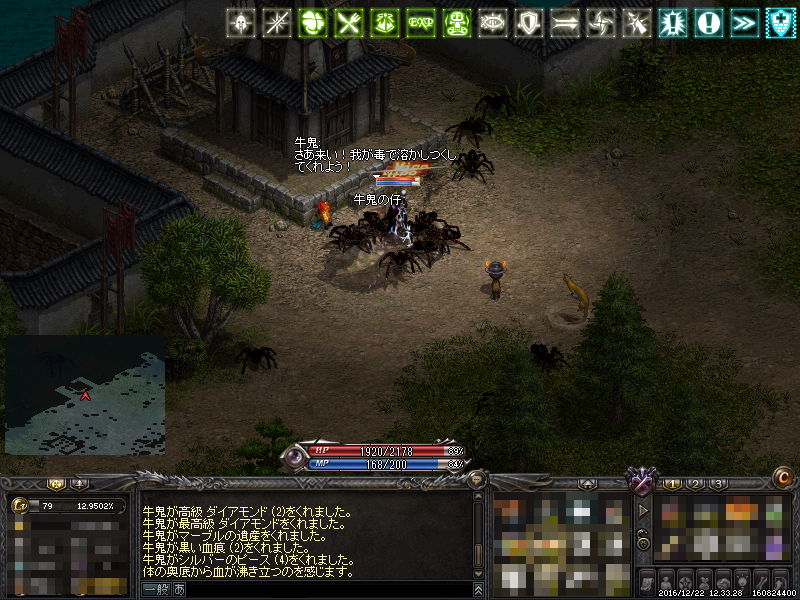
Task: Switch to hotbar page 1
Action: (x=673, y=485)
